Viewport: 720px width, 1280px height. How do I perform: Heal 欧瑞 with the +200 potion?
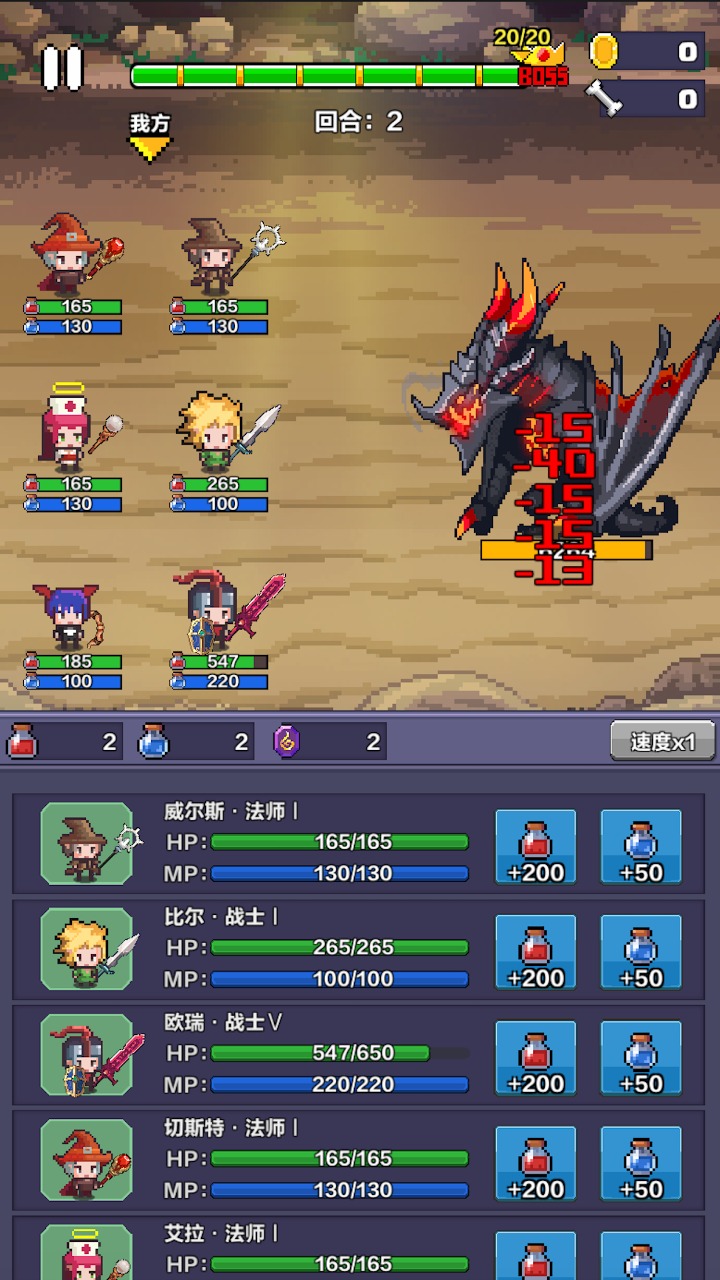[536, 1059]
